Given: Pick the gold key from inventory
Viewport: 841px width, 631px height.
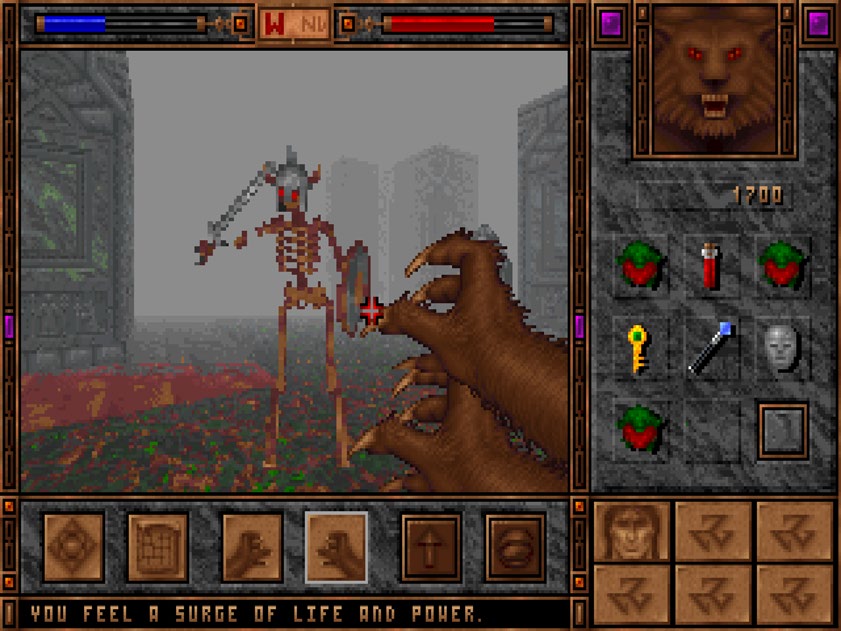Looking at the screenshot, I should click(x=637, y=347).
